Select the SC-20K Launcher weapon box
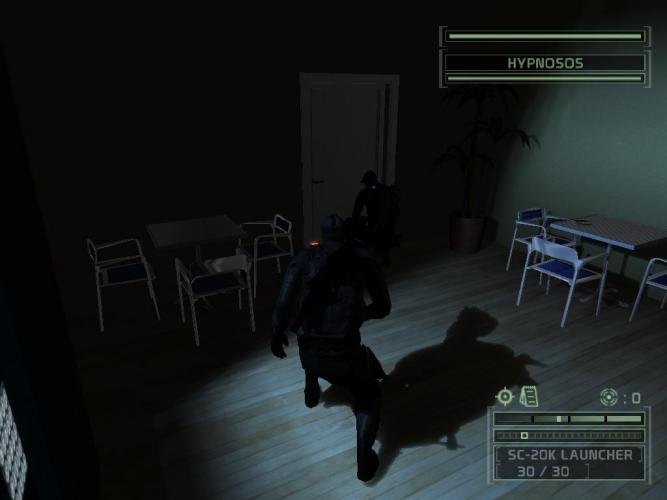Screen dimensions: 667x500 pos(571,463)
